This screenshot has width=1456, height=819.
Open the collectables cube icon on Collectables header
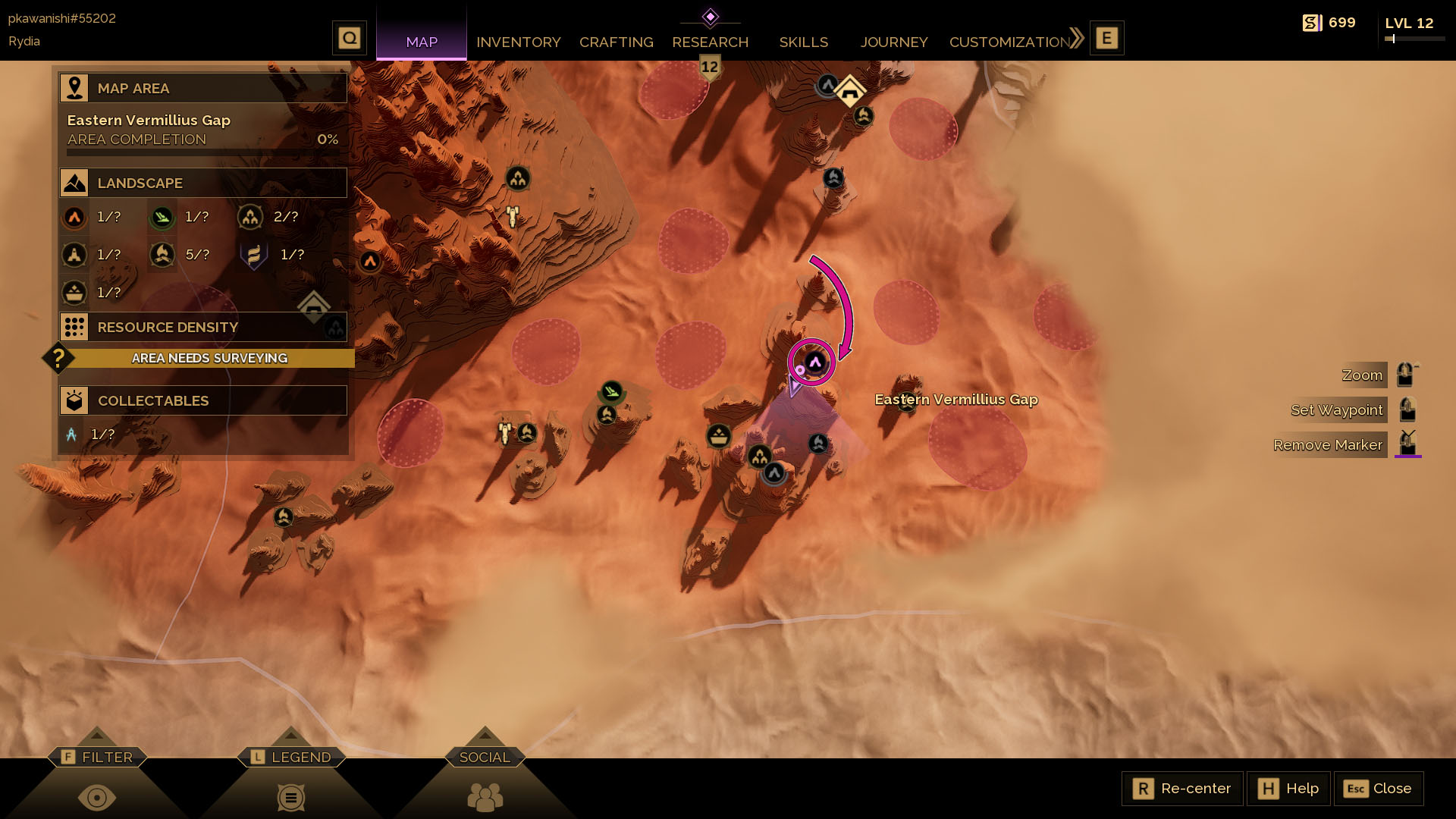(74, 400)
